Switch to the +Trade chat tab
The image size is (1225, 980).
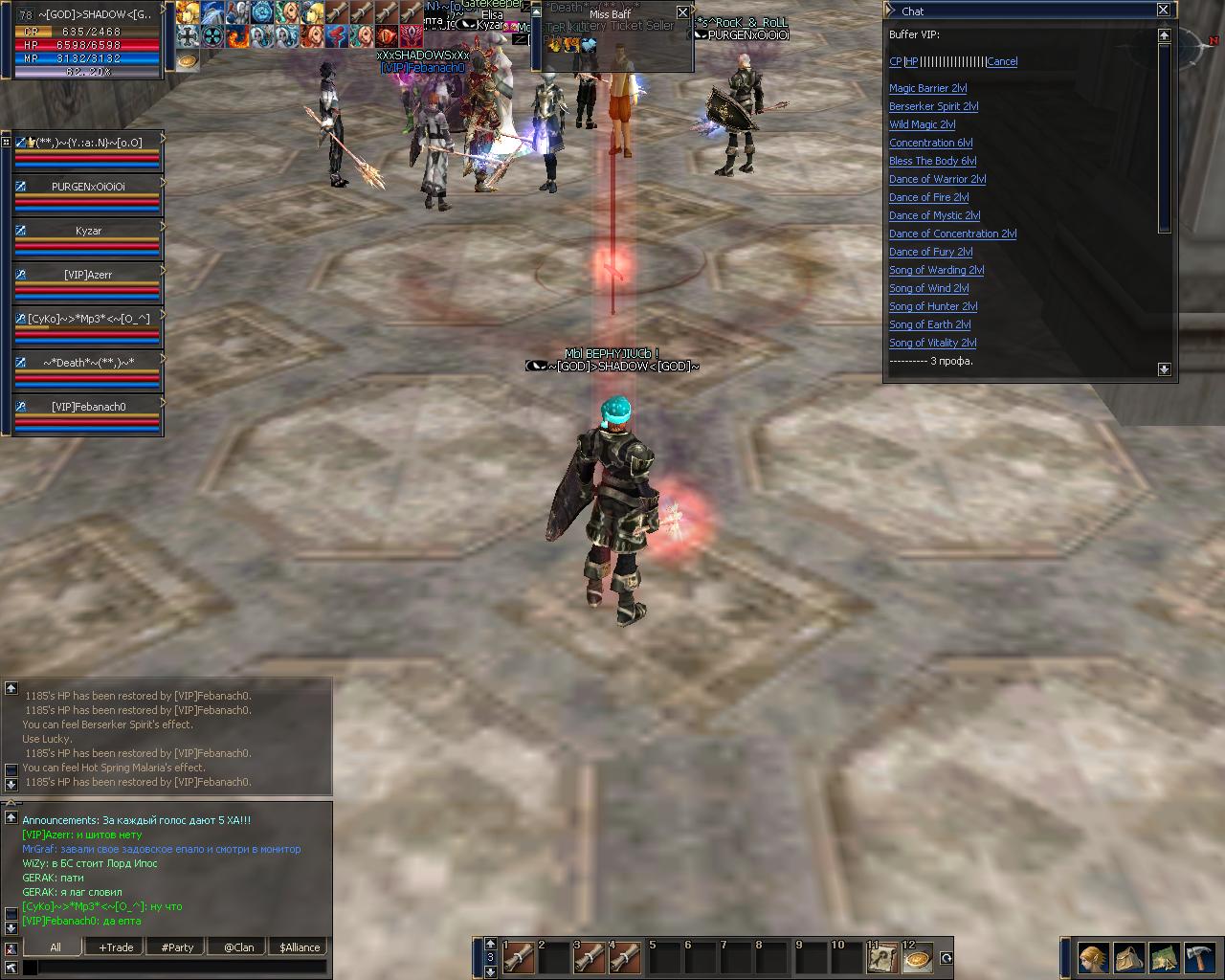(x=116, y=947)
